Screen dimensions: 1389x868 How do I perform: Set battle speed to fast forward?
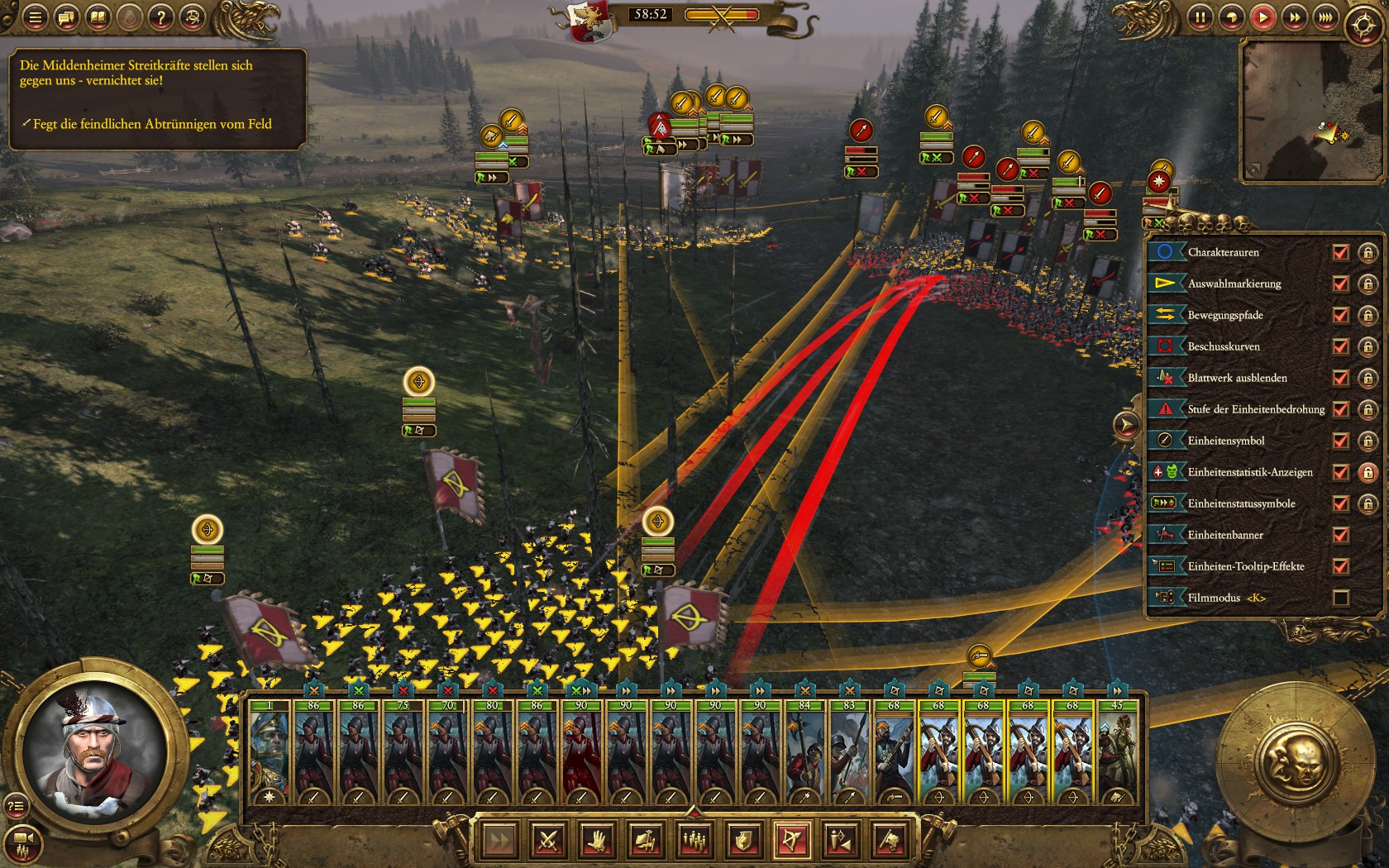(1294, 17)
